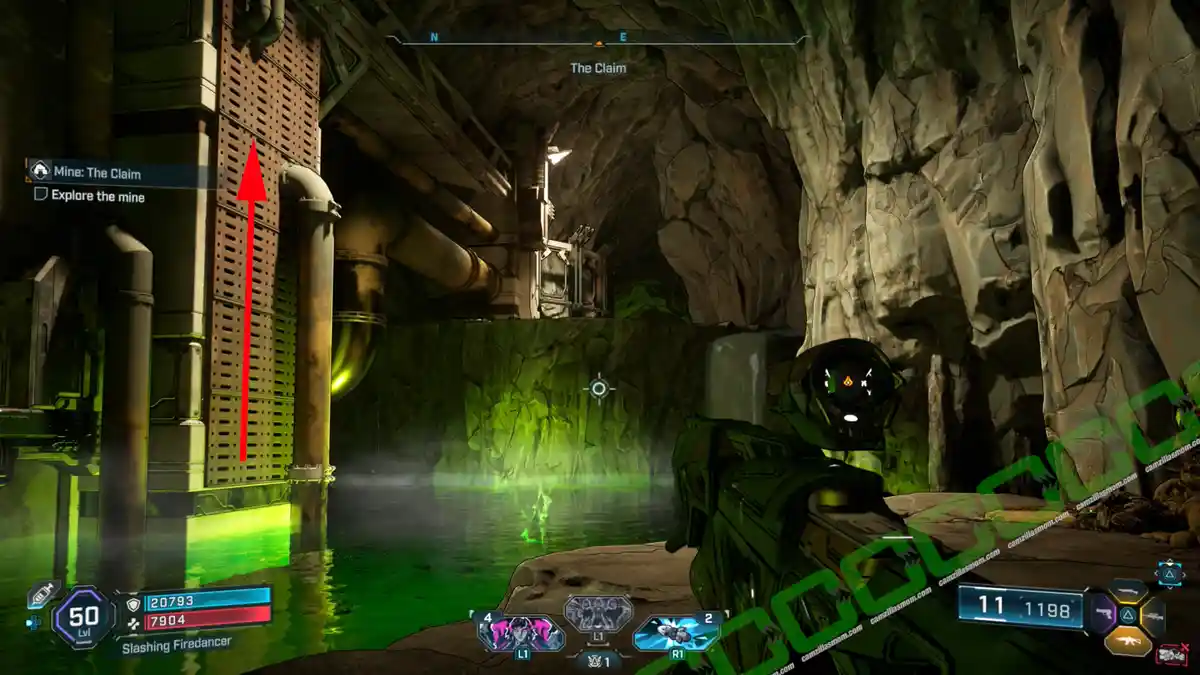Select the highlighted orange assault rifle slot
1200x675 pixels.
point(1127,641)
